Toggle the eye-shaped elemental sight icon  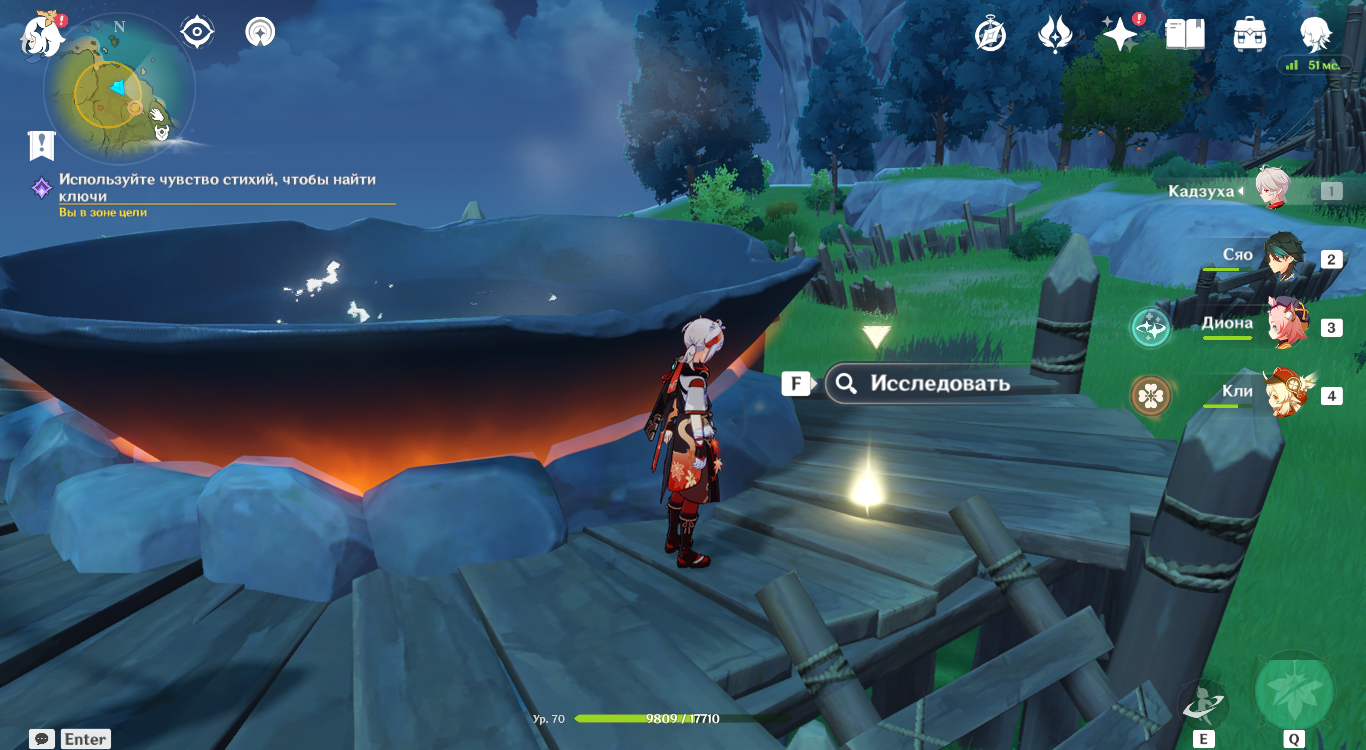pyautogui.click(x=197, y=32)
